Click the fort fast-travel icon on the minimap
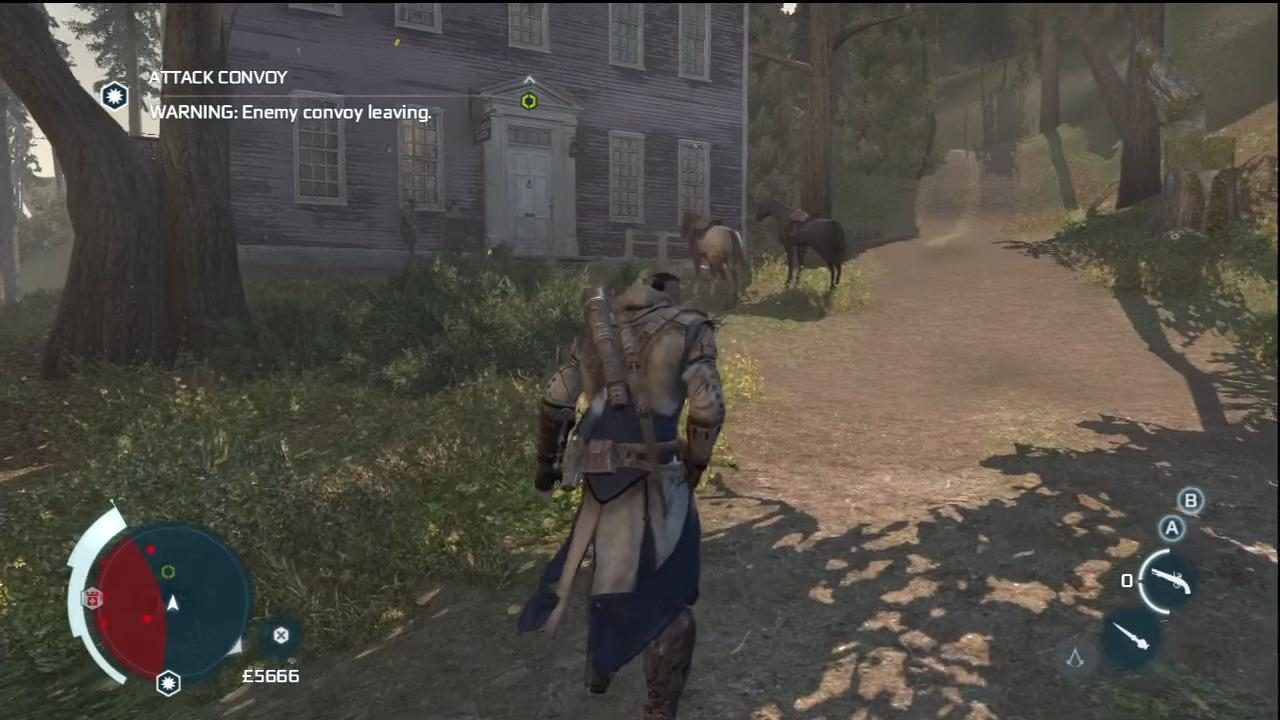The width and height of the screenshot is (1280, 720). (92, 598)
